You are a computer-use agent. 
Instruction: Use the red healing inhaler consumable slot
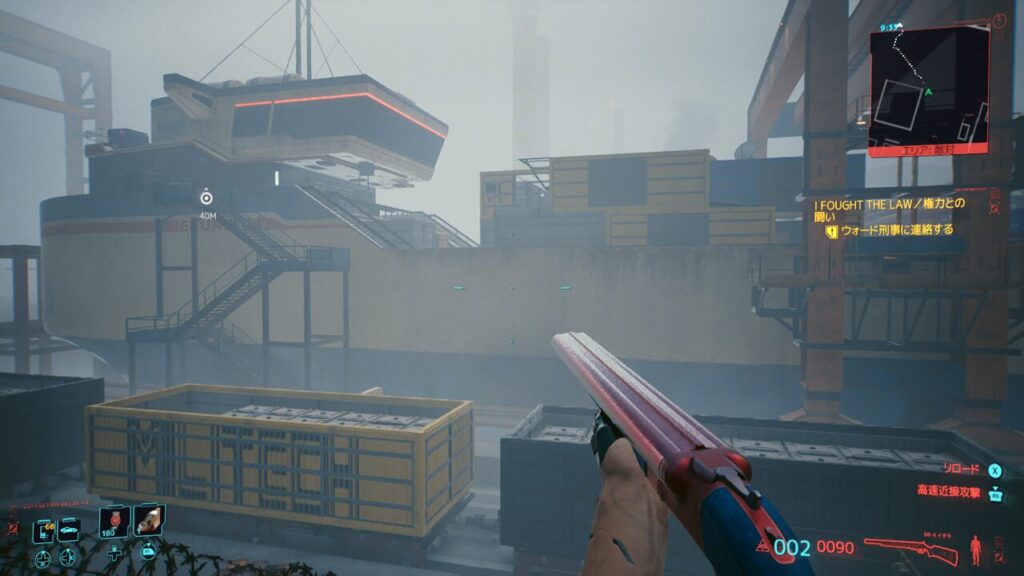[x=115, y=521]
